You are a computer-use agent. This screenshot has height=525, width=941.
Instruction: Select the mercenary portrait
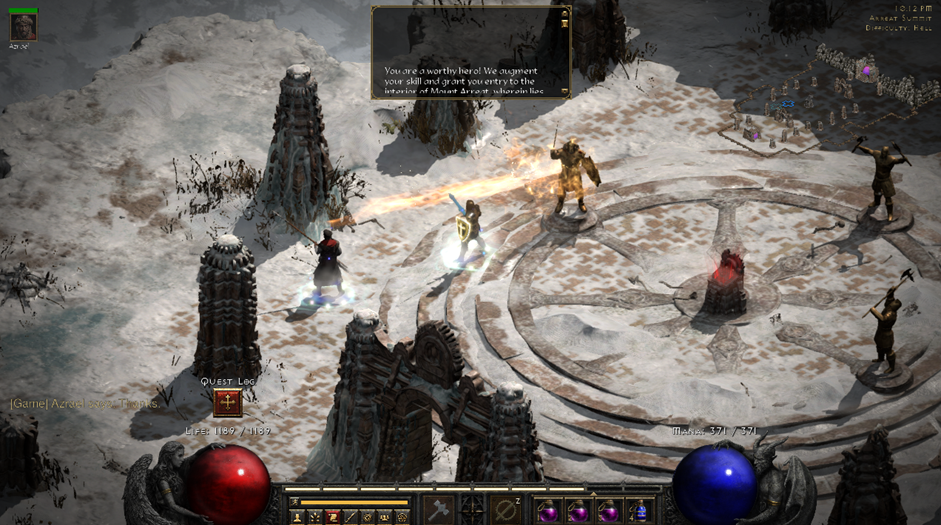point(22,26)
